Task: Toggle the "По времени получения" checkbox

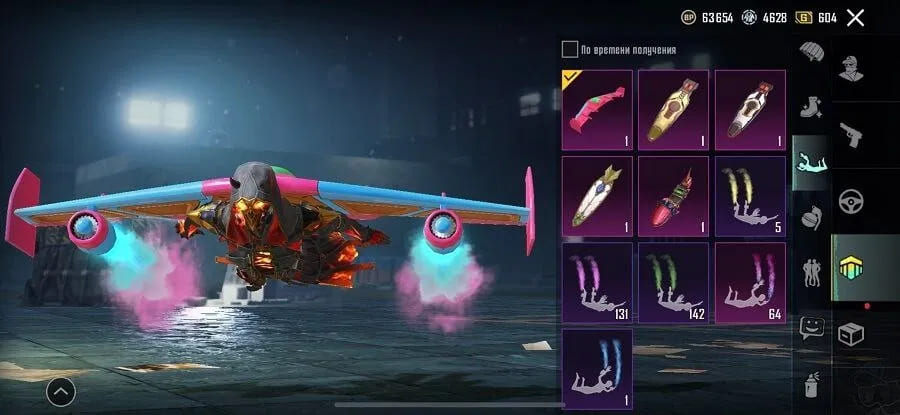Action: 570,49
